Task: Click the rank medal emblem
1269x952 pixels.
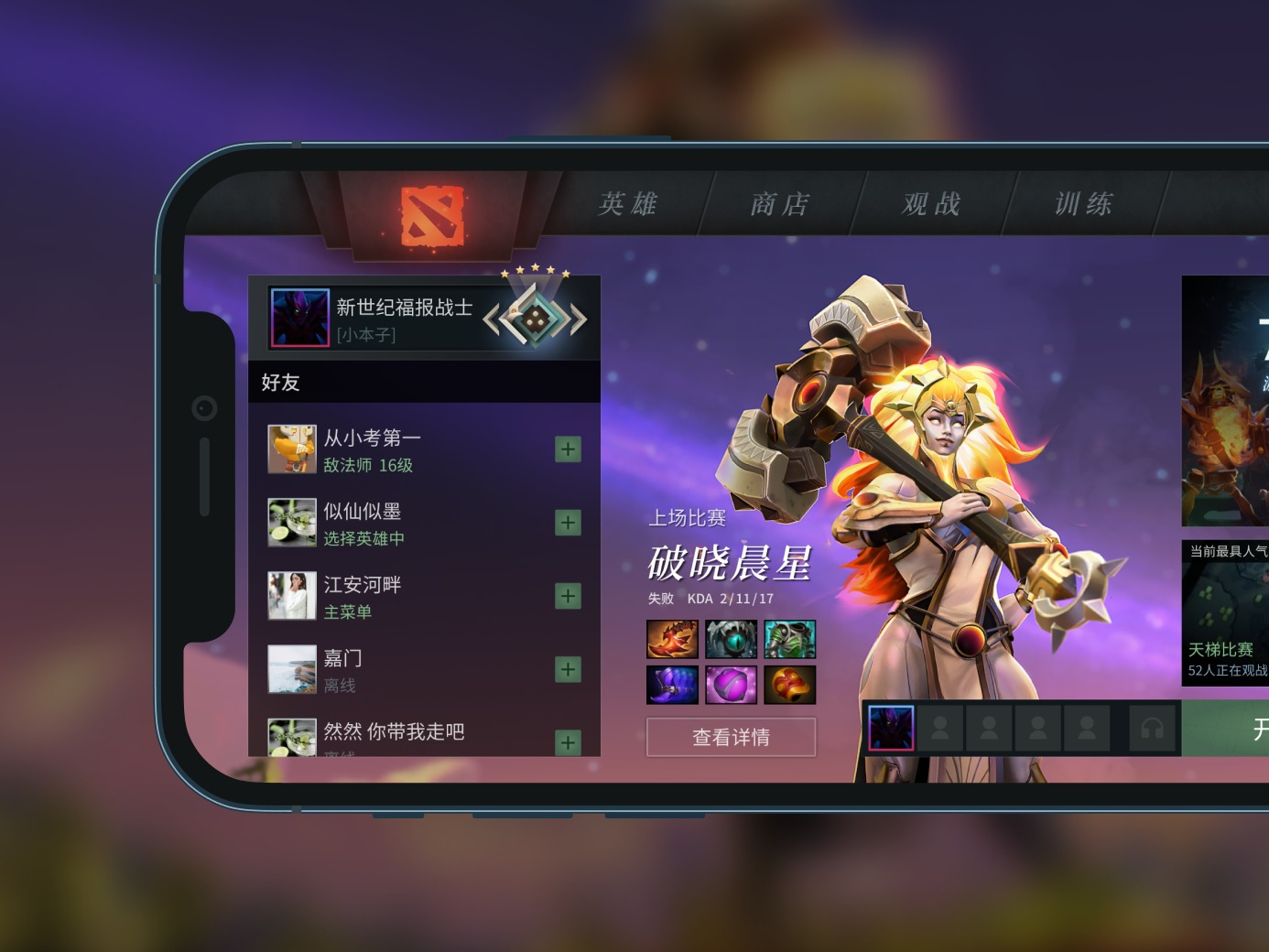Action: (x=536, y=320)
